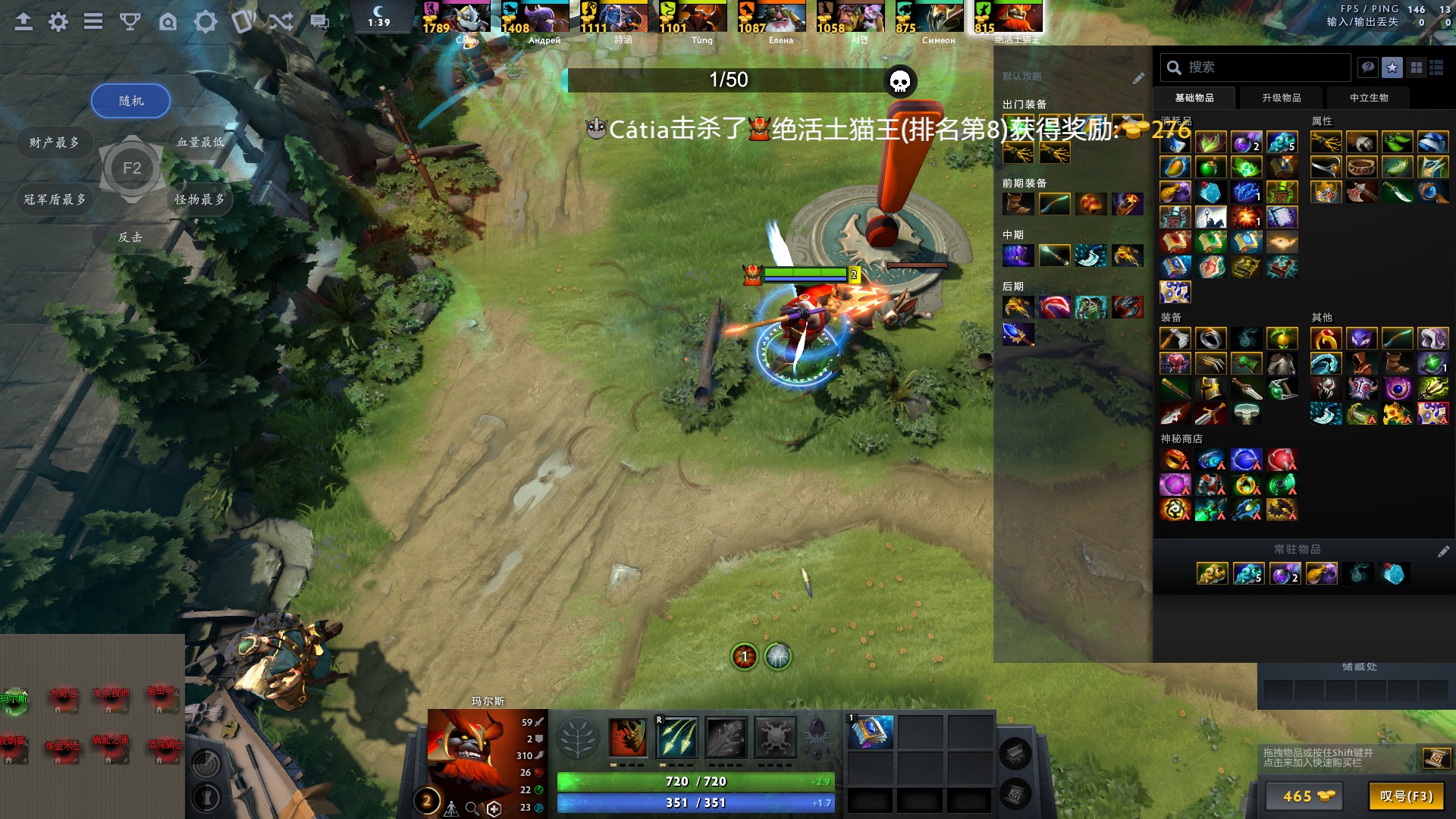Open the hamburger menu icon top-left

click(93, 22)
